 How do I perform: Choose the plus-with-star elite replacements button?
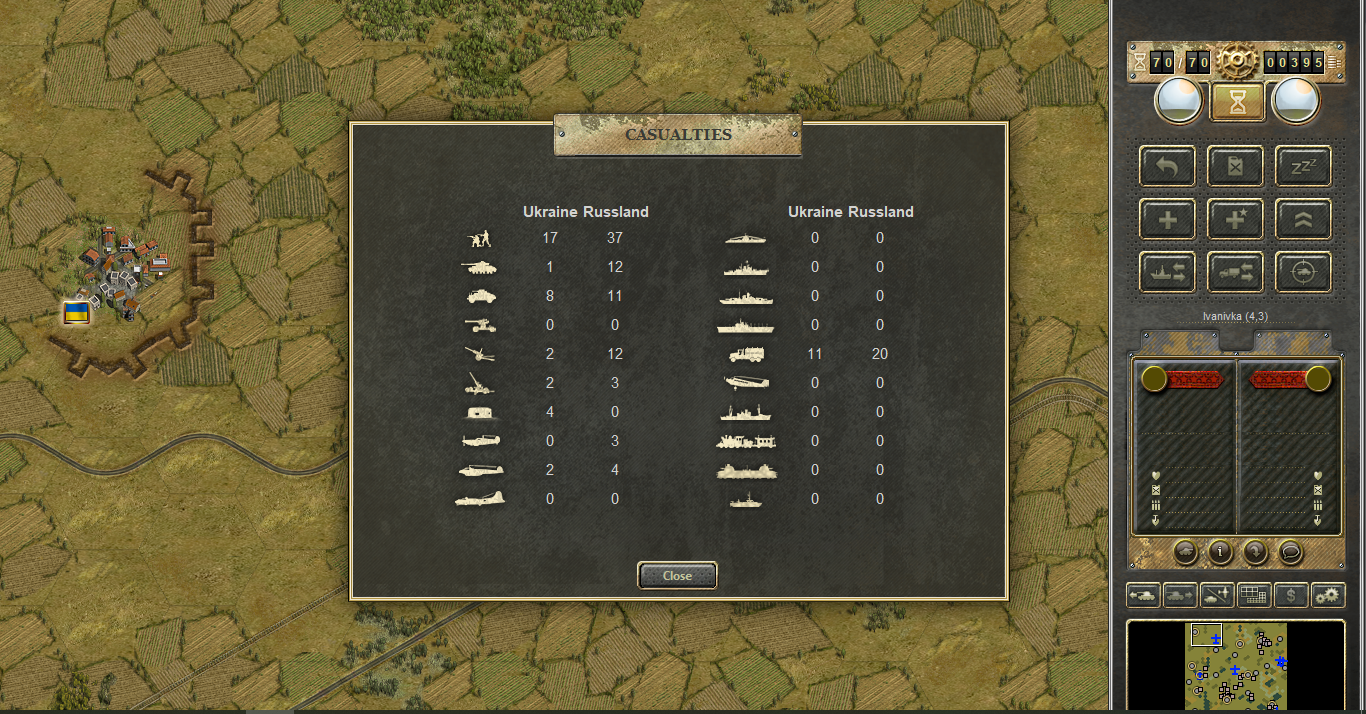coord(1235,219)
